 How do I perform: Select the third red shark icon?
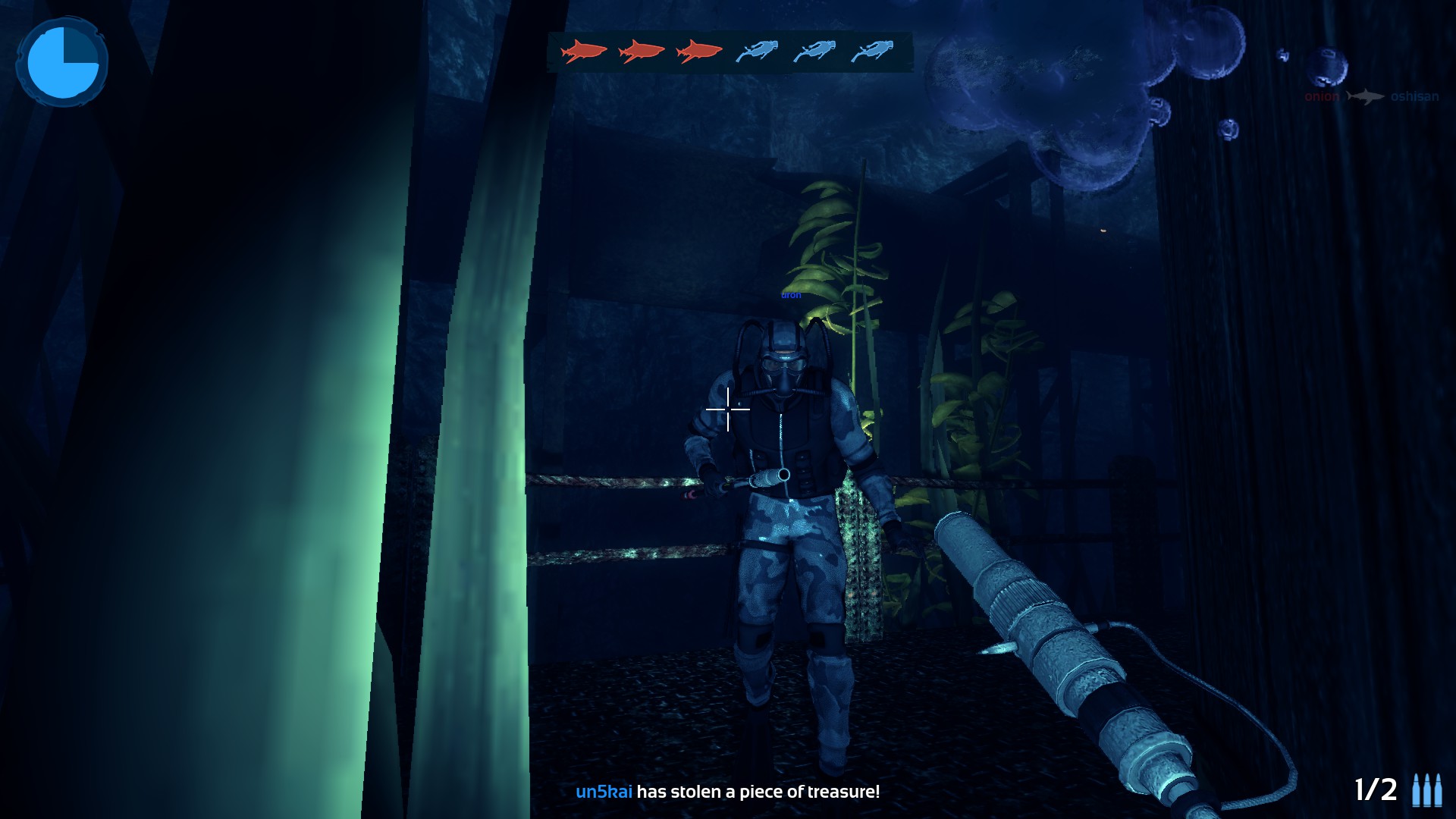click(698, 52)
